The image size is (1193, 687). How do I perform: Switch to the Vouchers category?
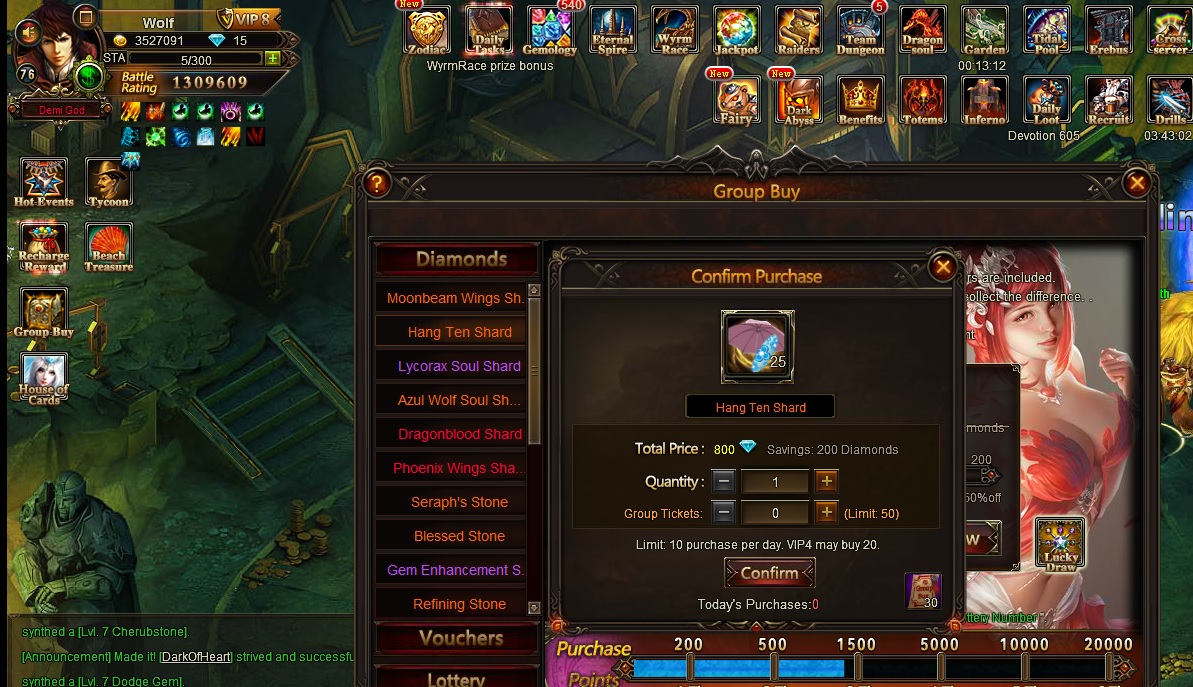pos(461,638)
